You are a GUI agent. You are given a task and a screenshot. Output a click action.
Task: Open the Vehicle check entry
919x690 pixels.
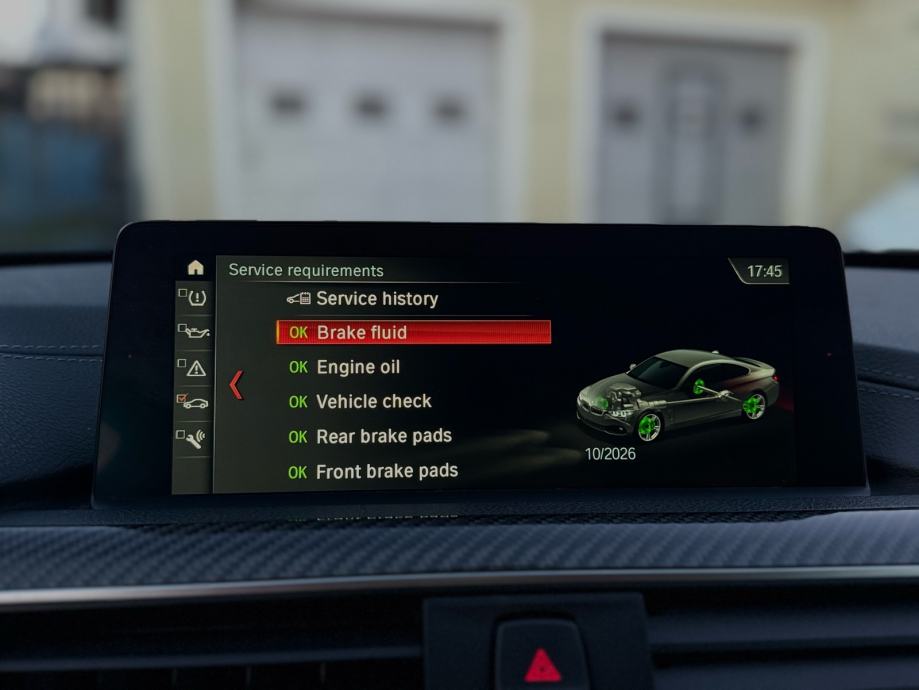pyautogui.click(x=373, y=401)
